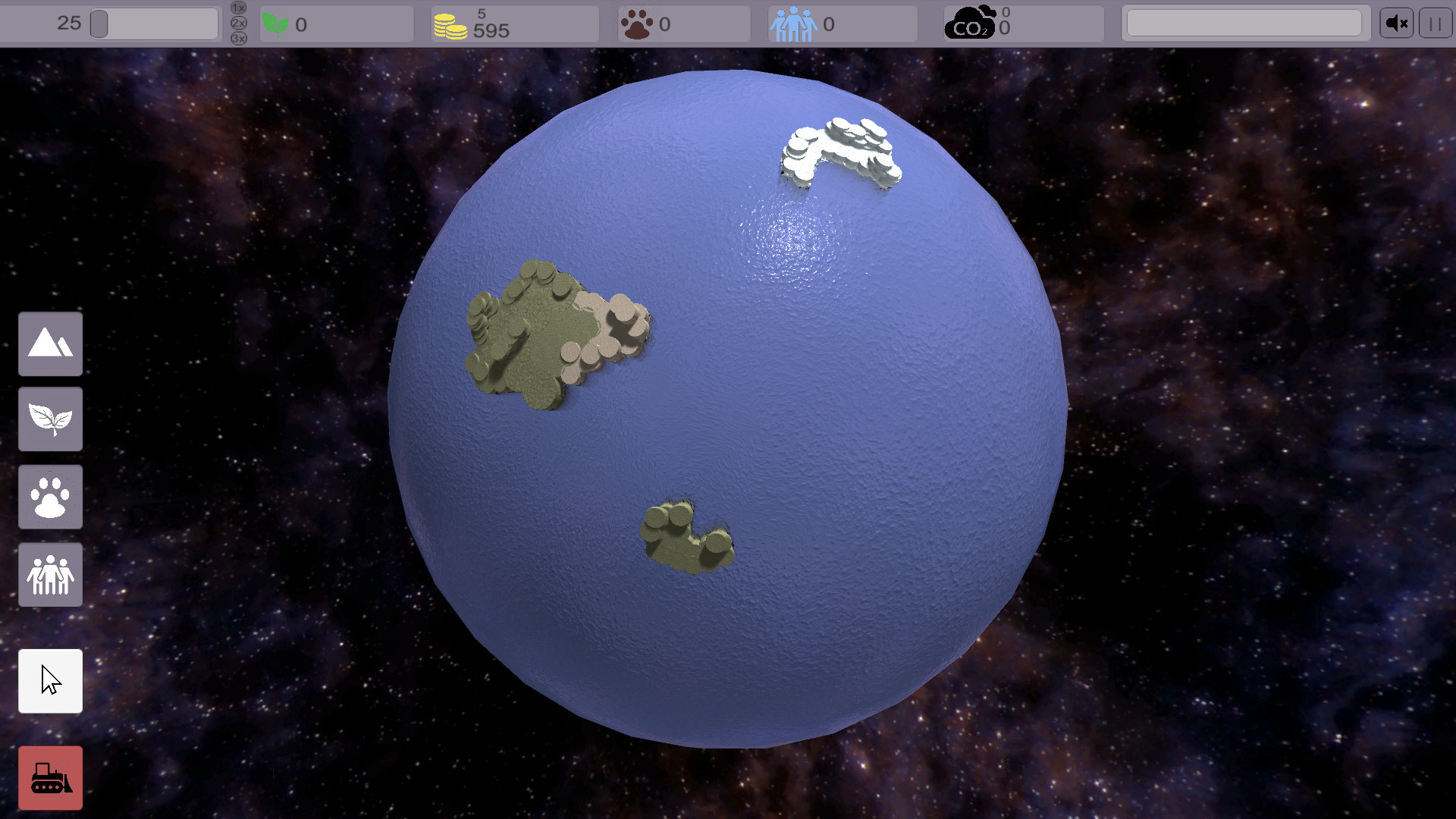Screen dimensions: 1456x819
Task: Select the mountain terrain tool
Action: click(50, 344)
